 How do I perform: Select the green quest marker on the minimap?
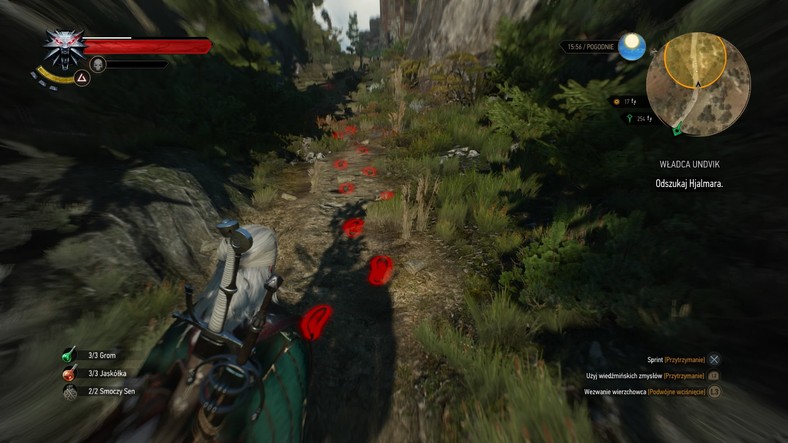pos(679,128)
